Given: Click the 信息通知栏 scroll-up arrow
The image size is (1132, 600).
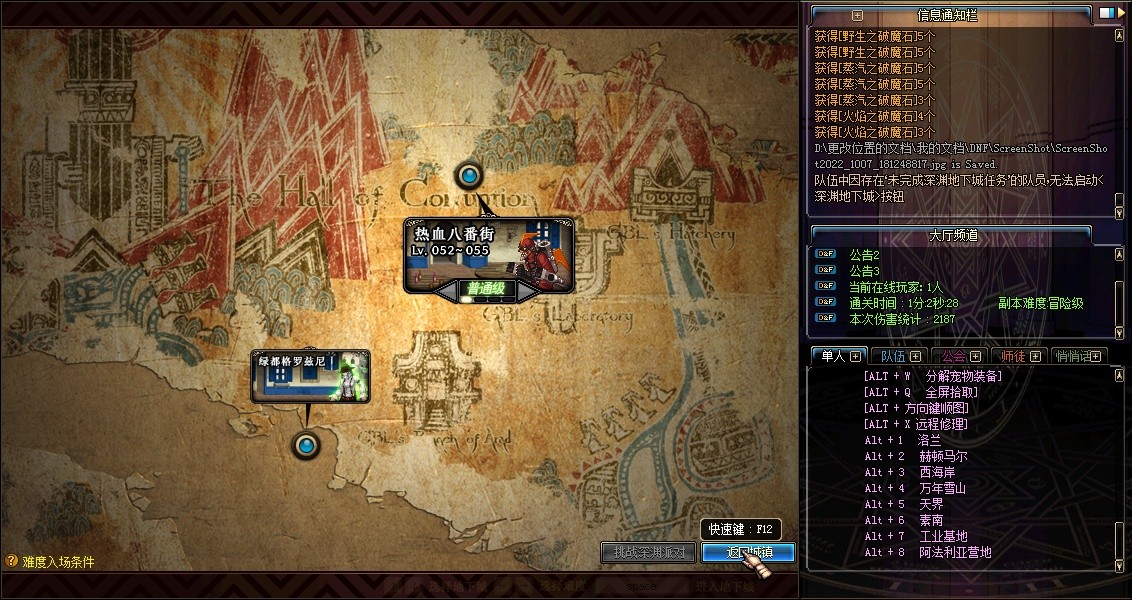Looking at the screenshot, I should (x=1119, y=35).
